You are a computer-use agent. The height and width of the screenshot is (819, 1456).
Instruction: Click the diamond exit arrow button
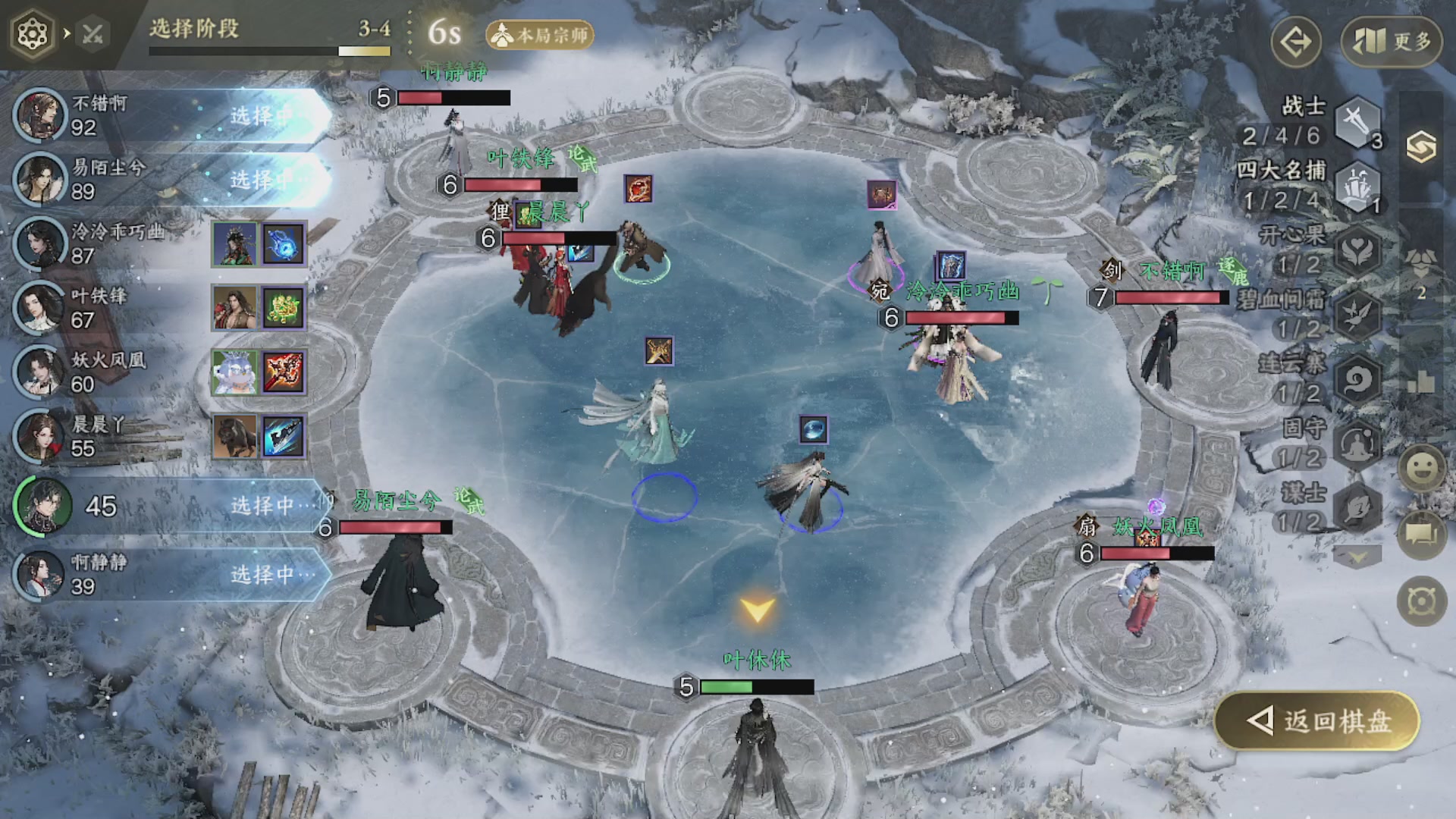pyautogui.click(x=1296, y=42)
